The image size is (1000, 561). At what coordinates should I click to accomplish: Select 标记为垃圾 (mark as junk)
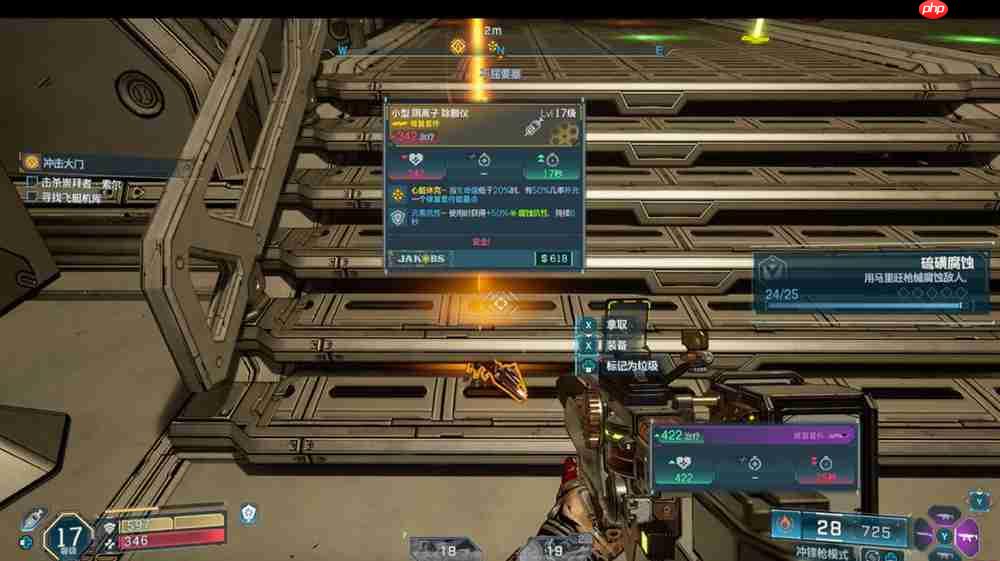coord(630,366)
